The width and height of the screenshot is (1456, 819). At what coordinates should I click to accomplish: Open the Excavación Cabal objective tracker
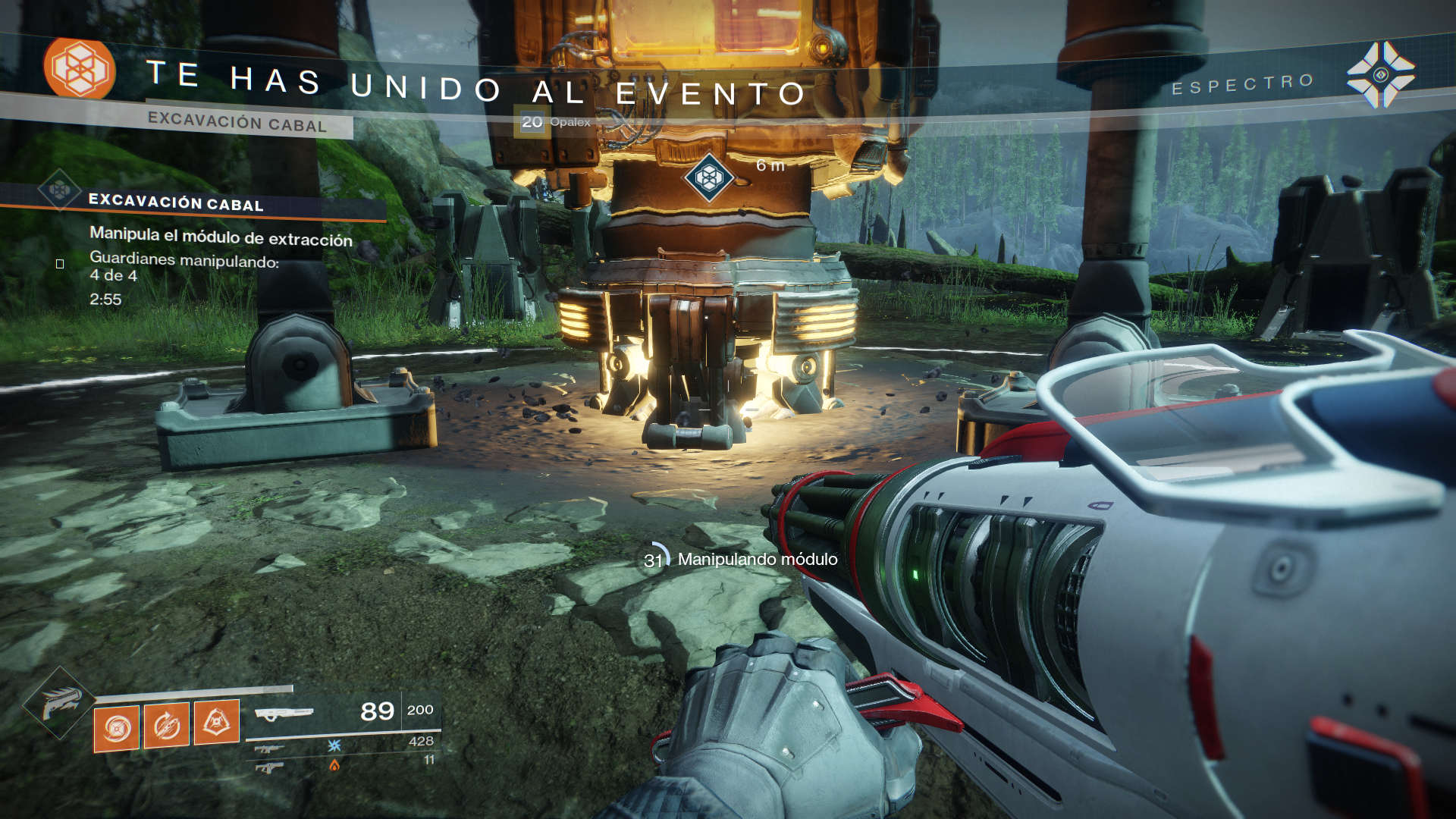click(176, 202)
